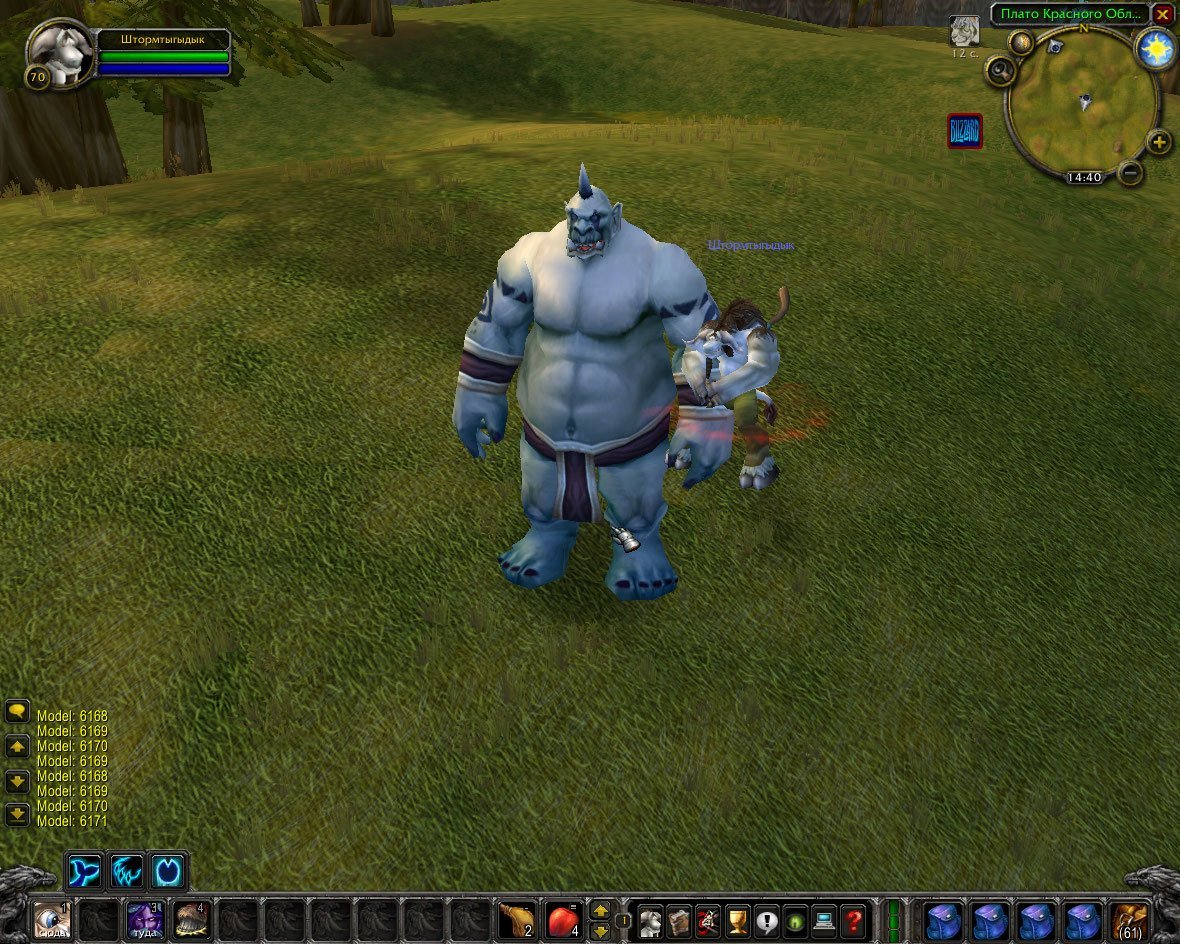Click the minimap circle
This screenshot has width=1180, height=944.
click(1082, 102)
